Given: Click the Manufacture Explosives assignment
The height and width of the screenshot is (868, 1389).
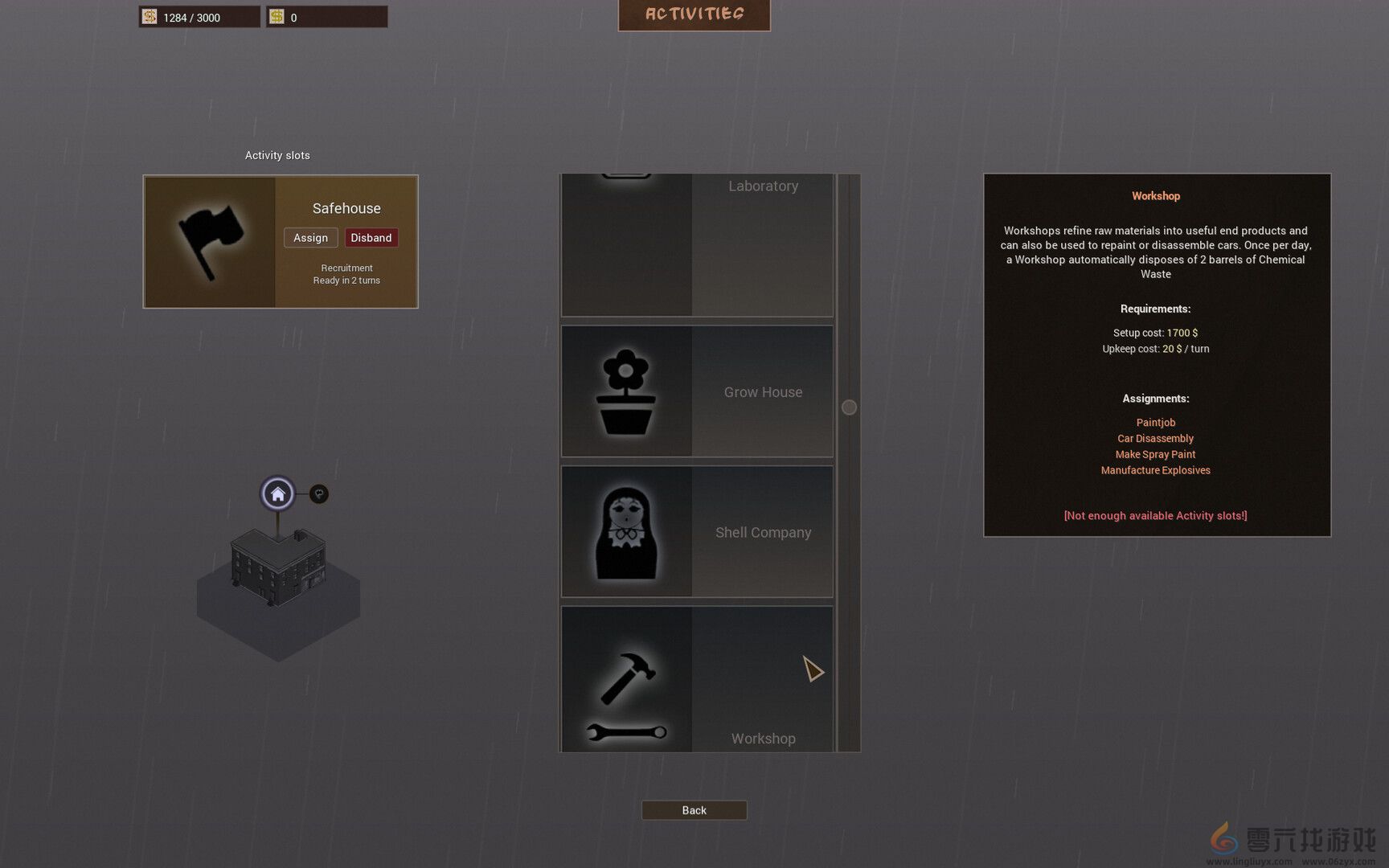Looking at the screenshot, I should (1155, 470).
